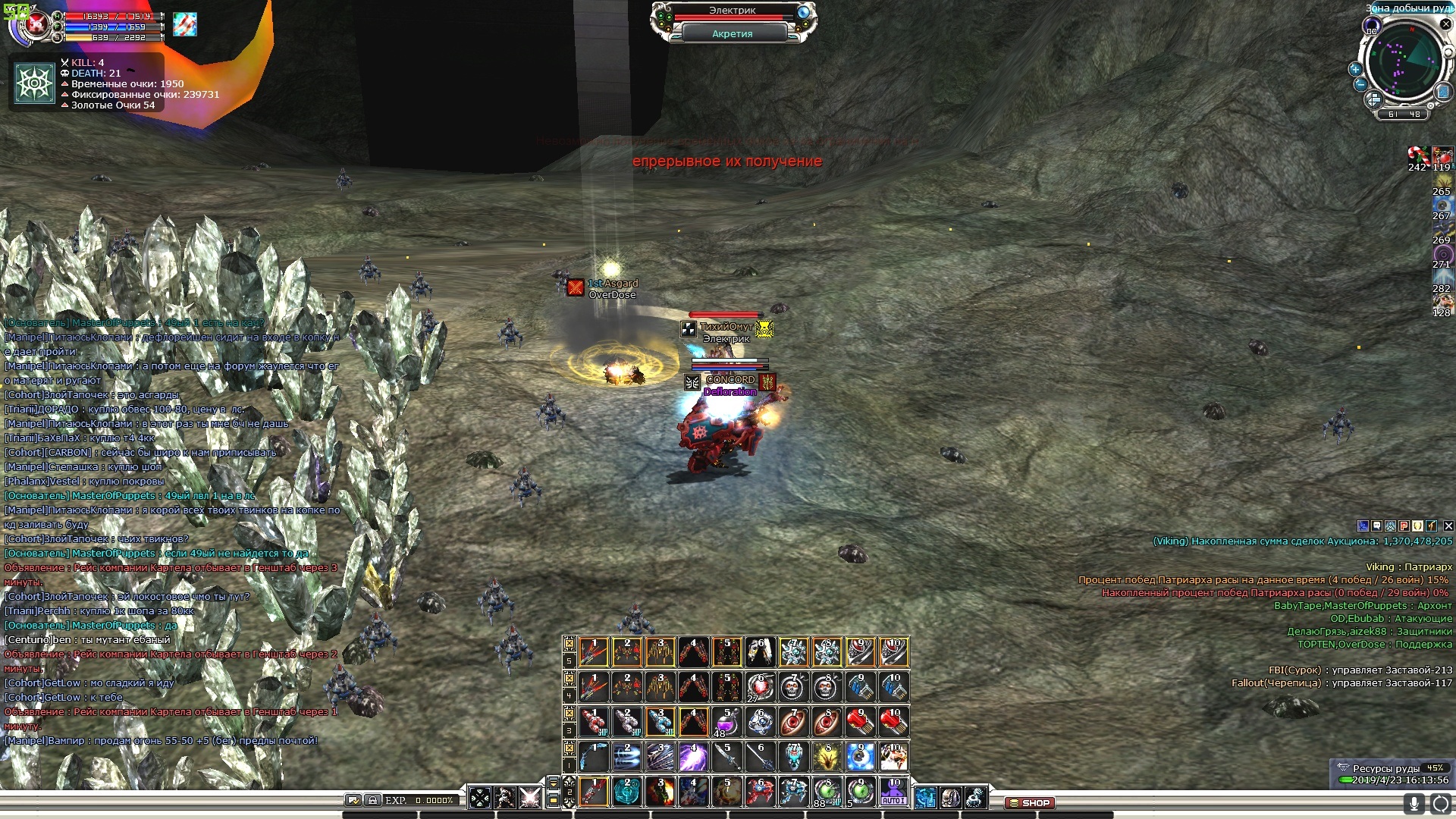Image resolution: width=1456 pixels, height=819 pixels.
Task: Open the SHOP button
Action: click(x=1029, y=802)
